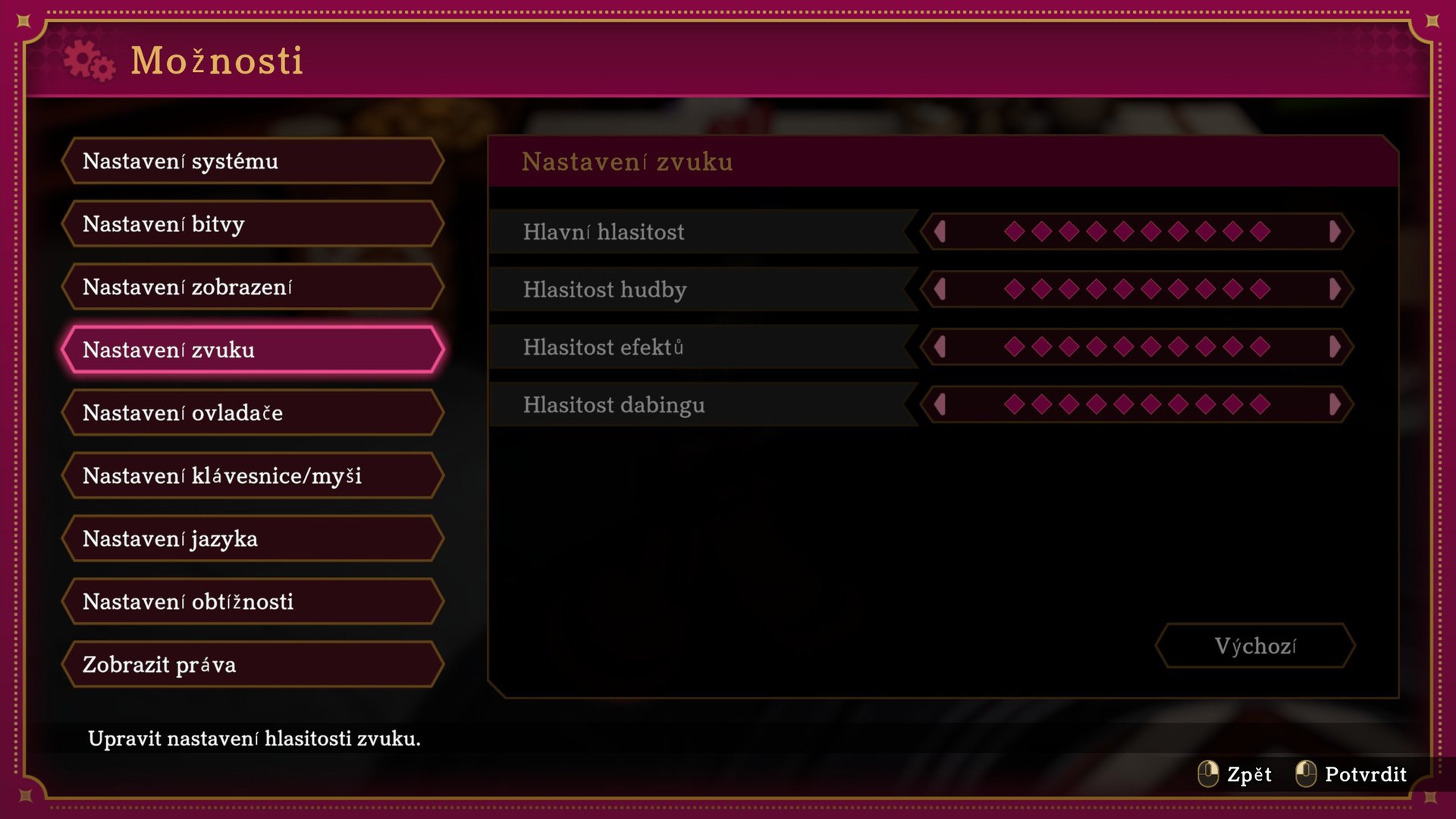The width and height of the screenshot is (1456, 819).
Task: Set Hlavní hlasitost by clicking a diamond
Action: [x=1137, y=232]
